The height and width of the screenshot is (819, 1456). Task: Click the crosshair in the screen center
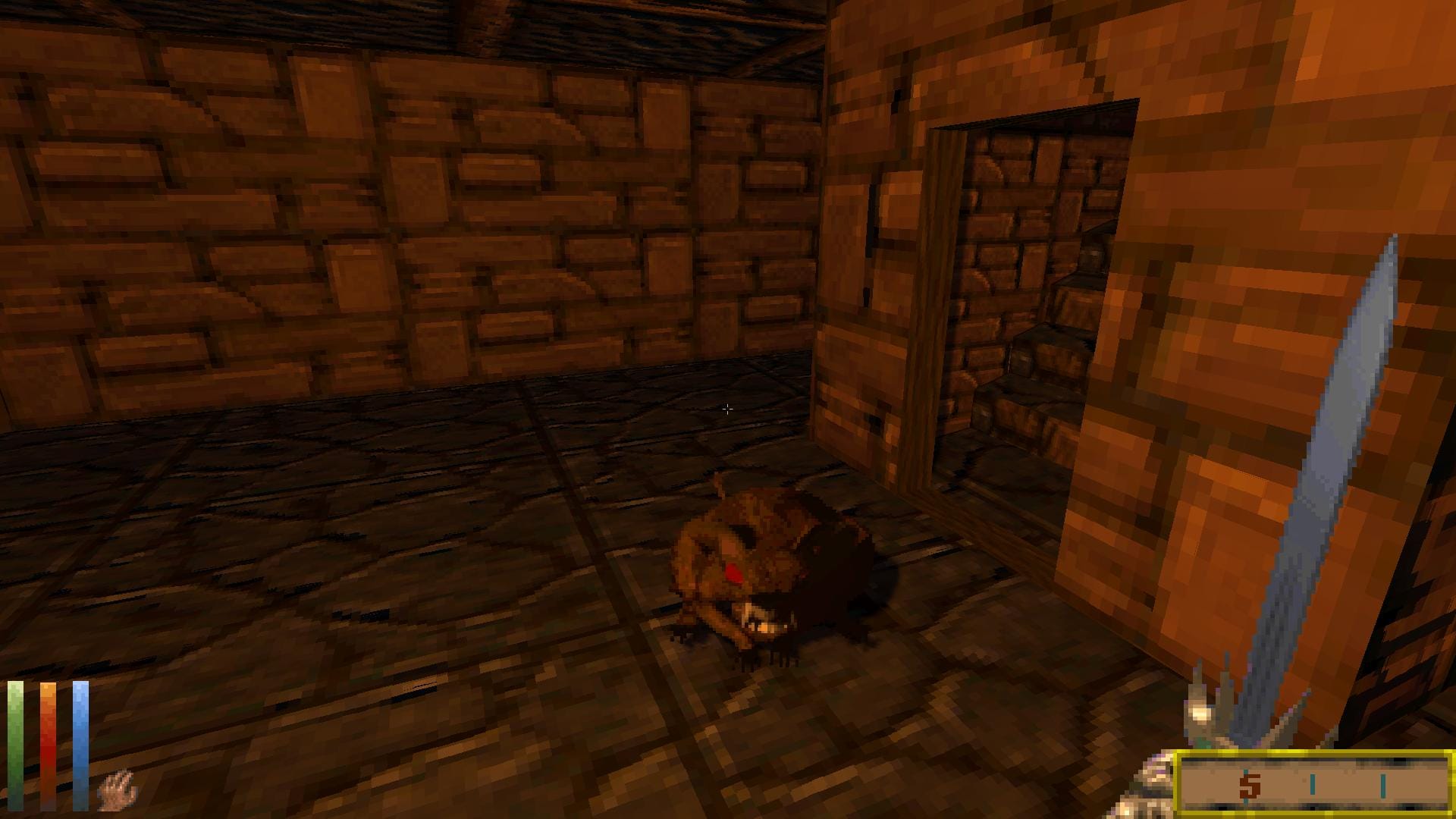click(x=728, y=409)
